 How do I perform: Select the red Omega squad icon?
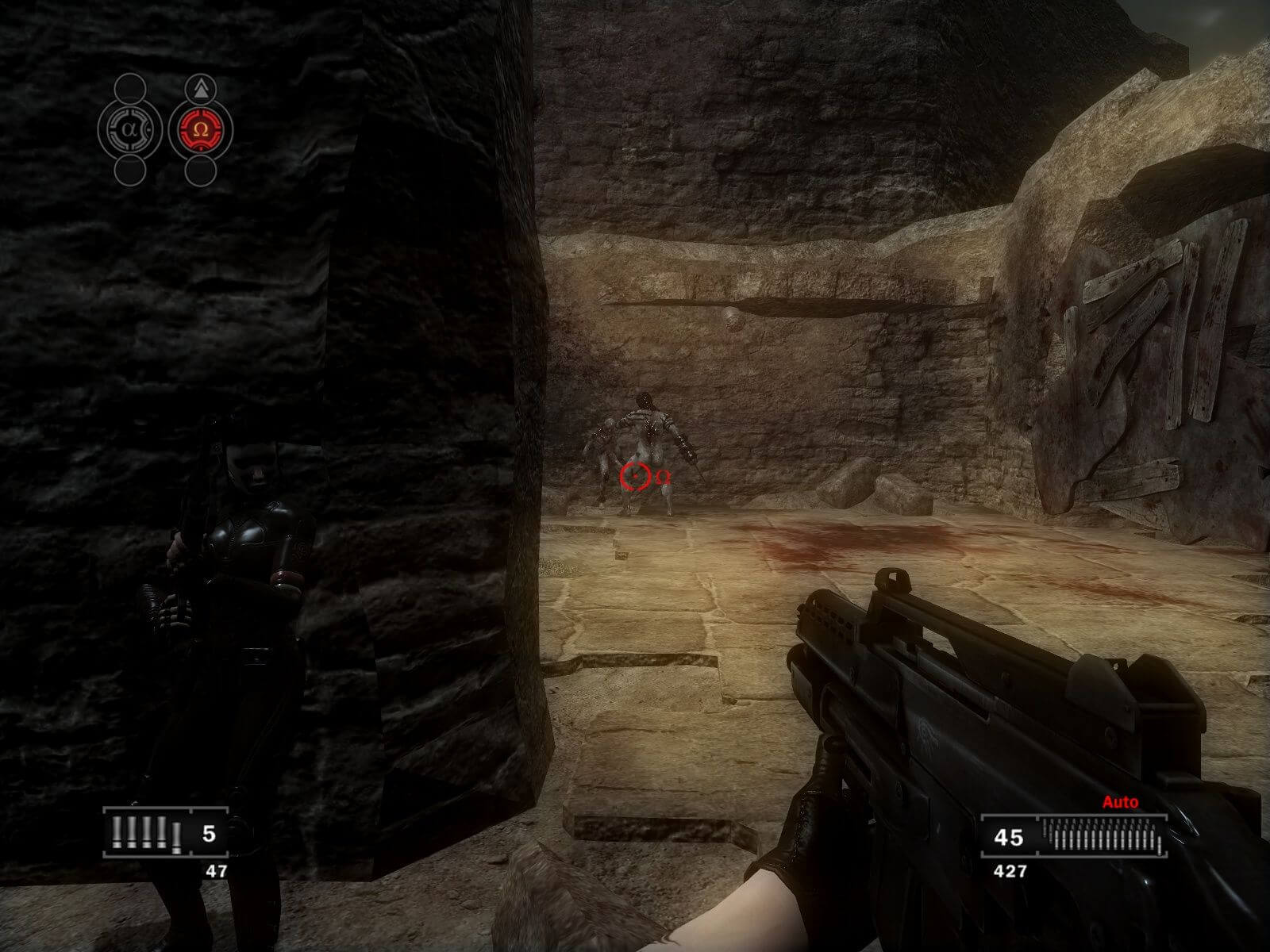tap(200, 128)
